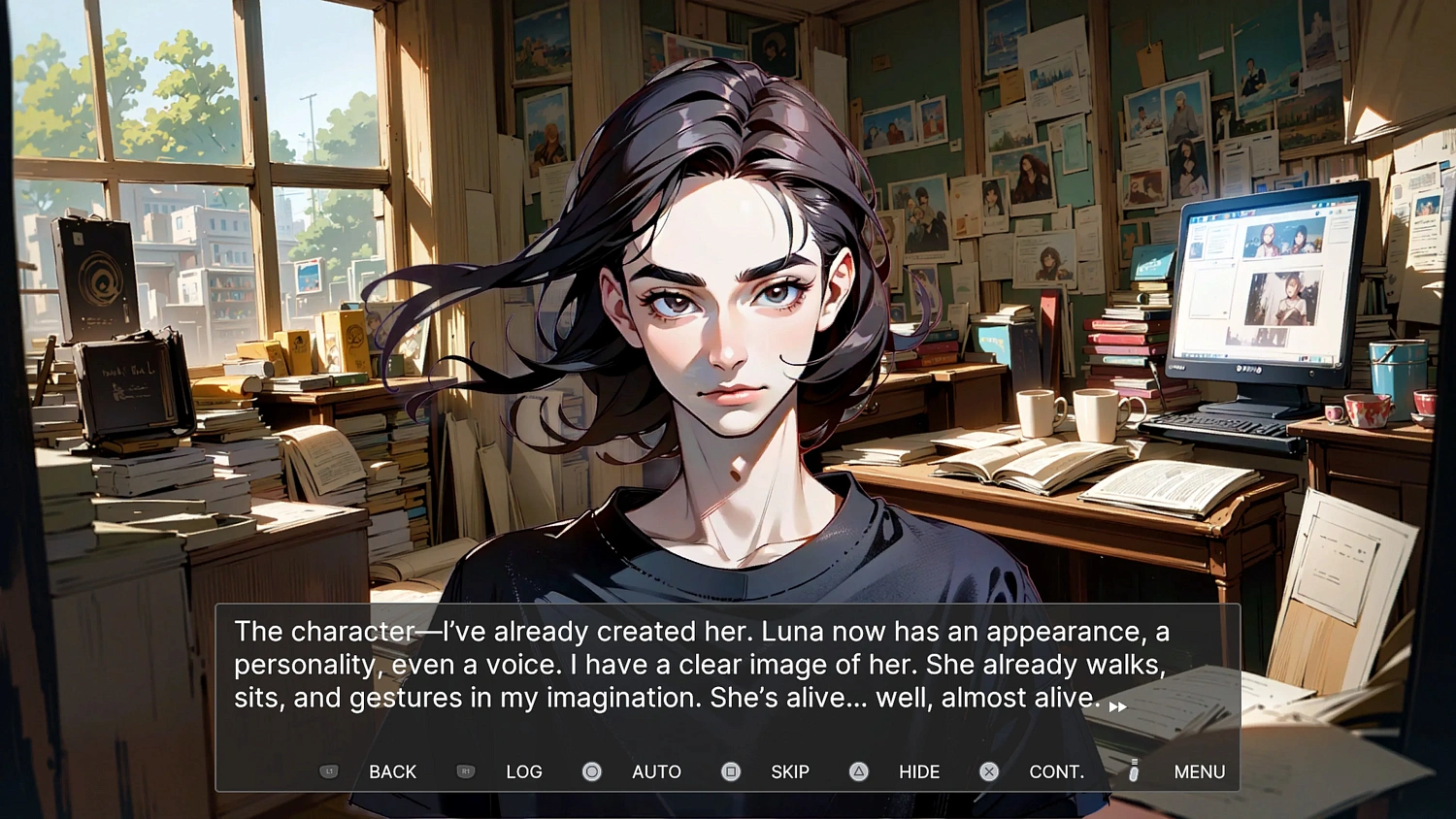Screen dimensions: 1456x819
Task: Activate SKIP for the dialogue
Action: coord(789,771)
